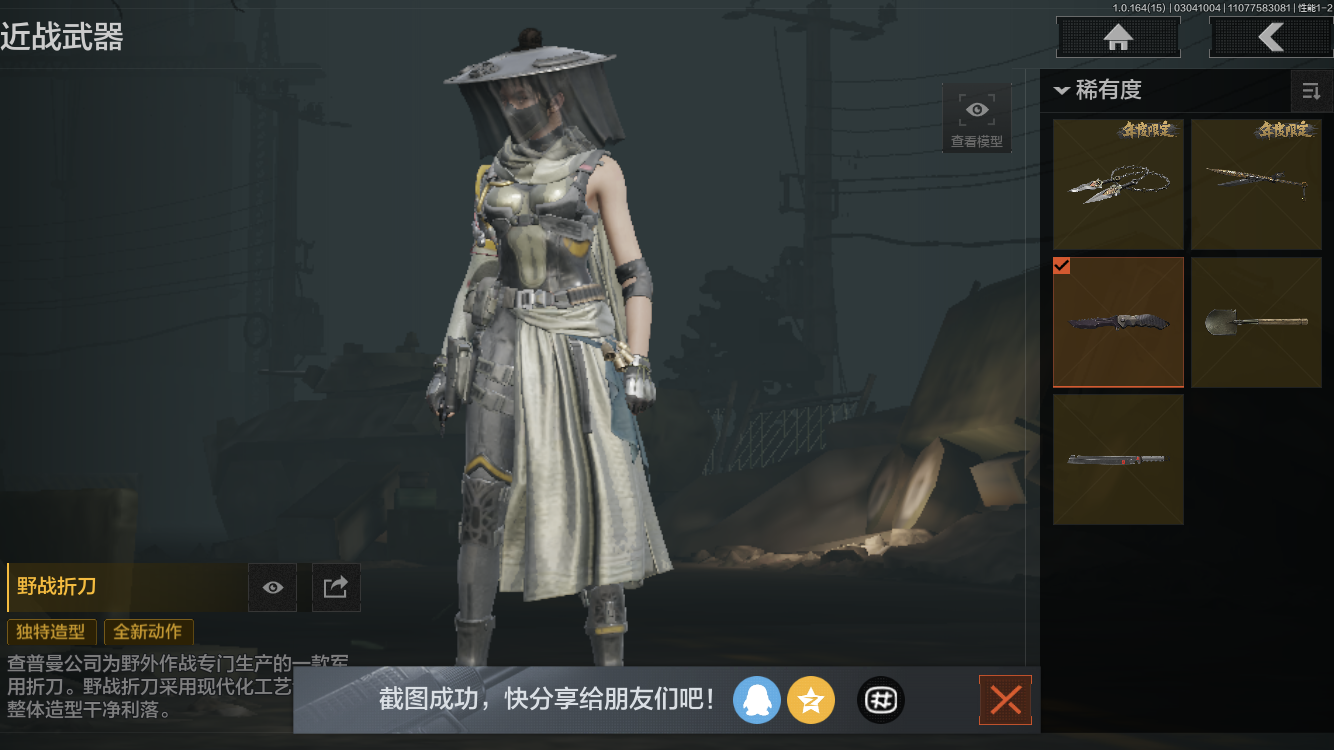Click the 全新动作 tag label
Viewport: 1334px width, 750px height.
click(148, 632)
